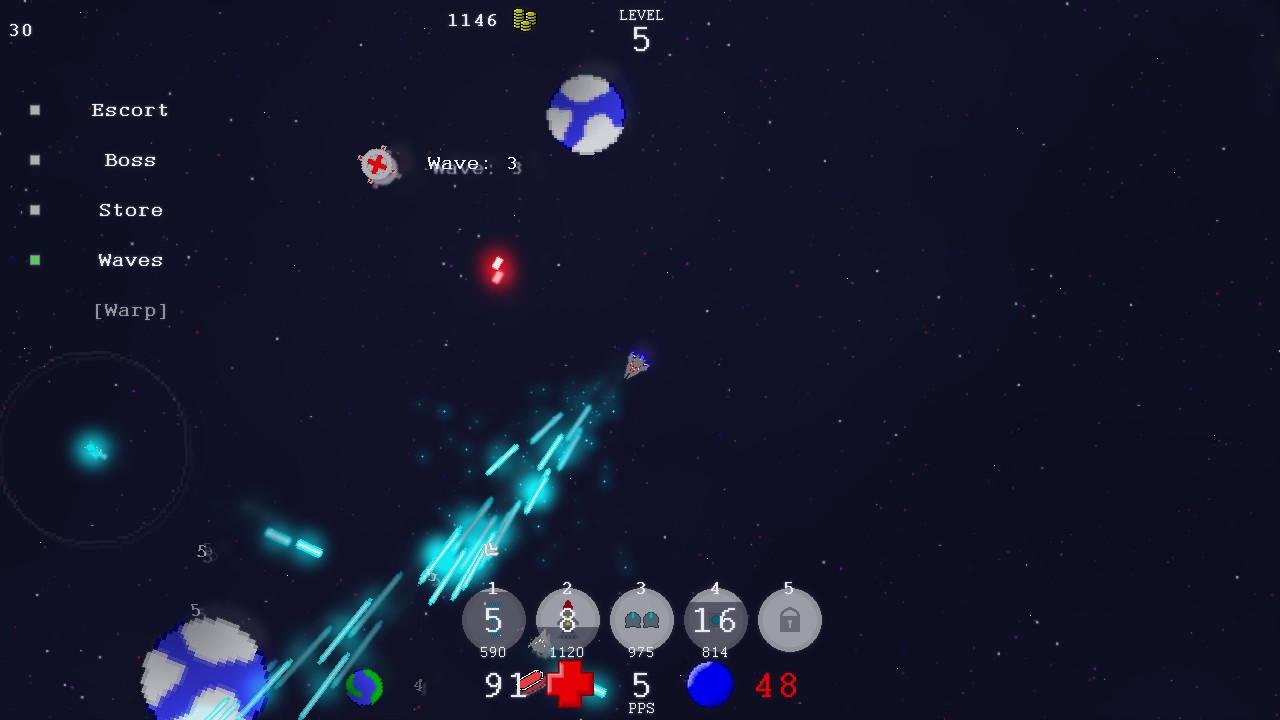Click the red 48 counter
This screenshot has width=1280, height=720.
(x=777, y=686)
